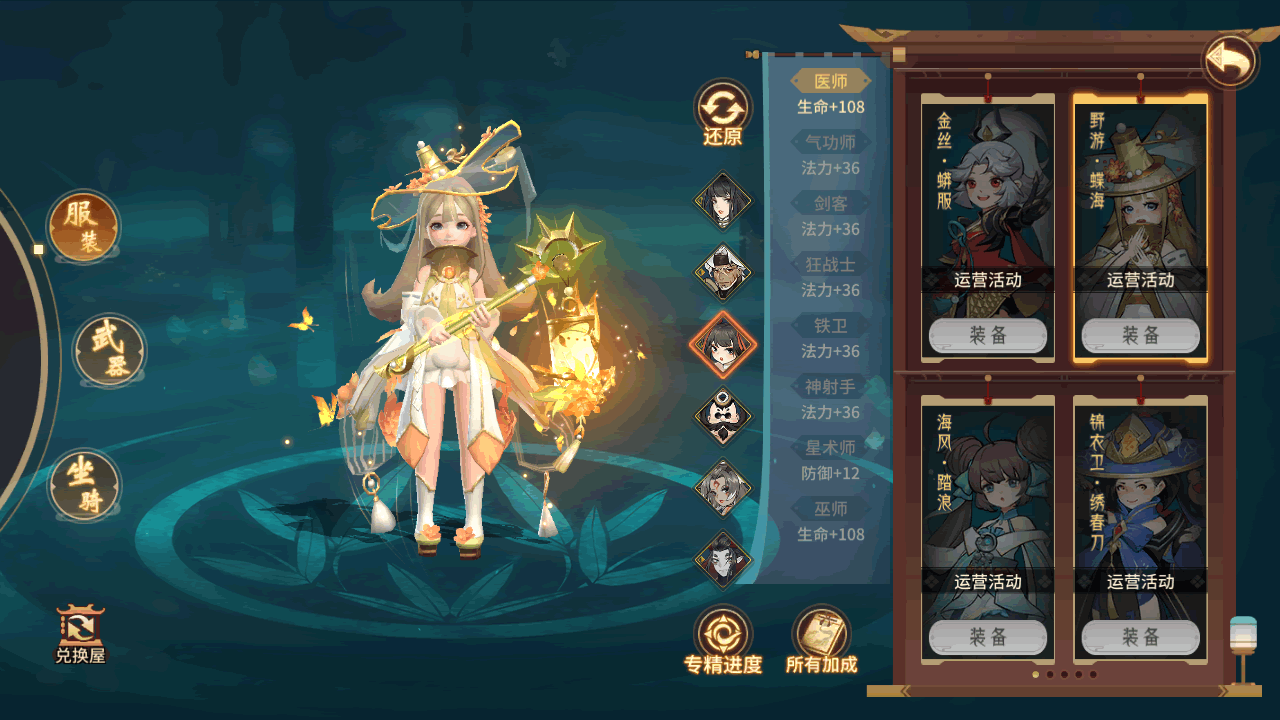Choose the 剑客 class entry

[x=830, y=204]
